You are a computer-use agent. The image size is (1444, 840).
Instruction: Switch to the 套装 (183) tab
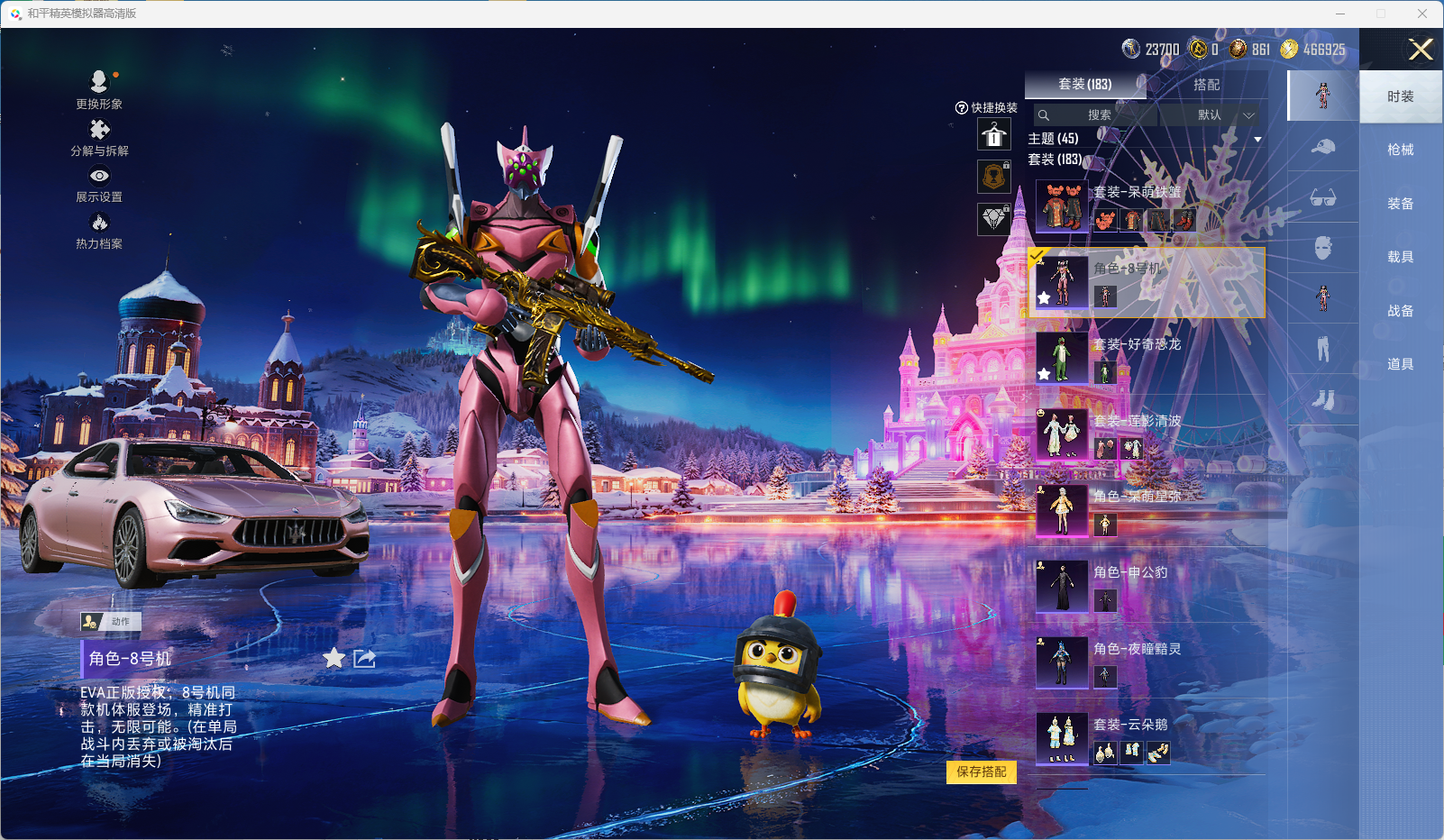(x=1085, y=85)
